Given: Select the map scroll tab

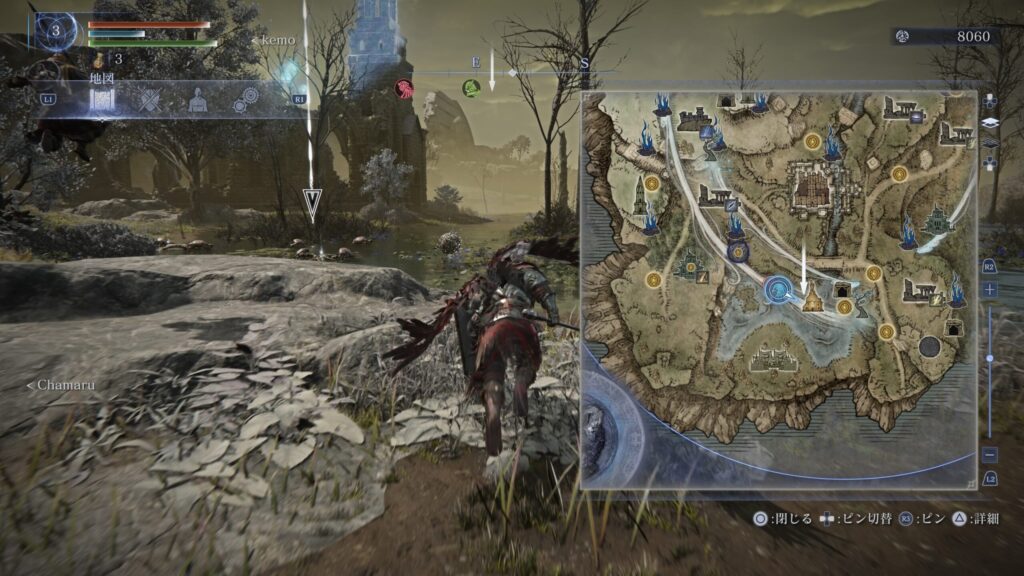Looking at the screenshot, I should (103, 100).
